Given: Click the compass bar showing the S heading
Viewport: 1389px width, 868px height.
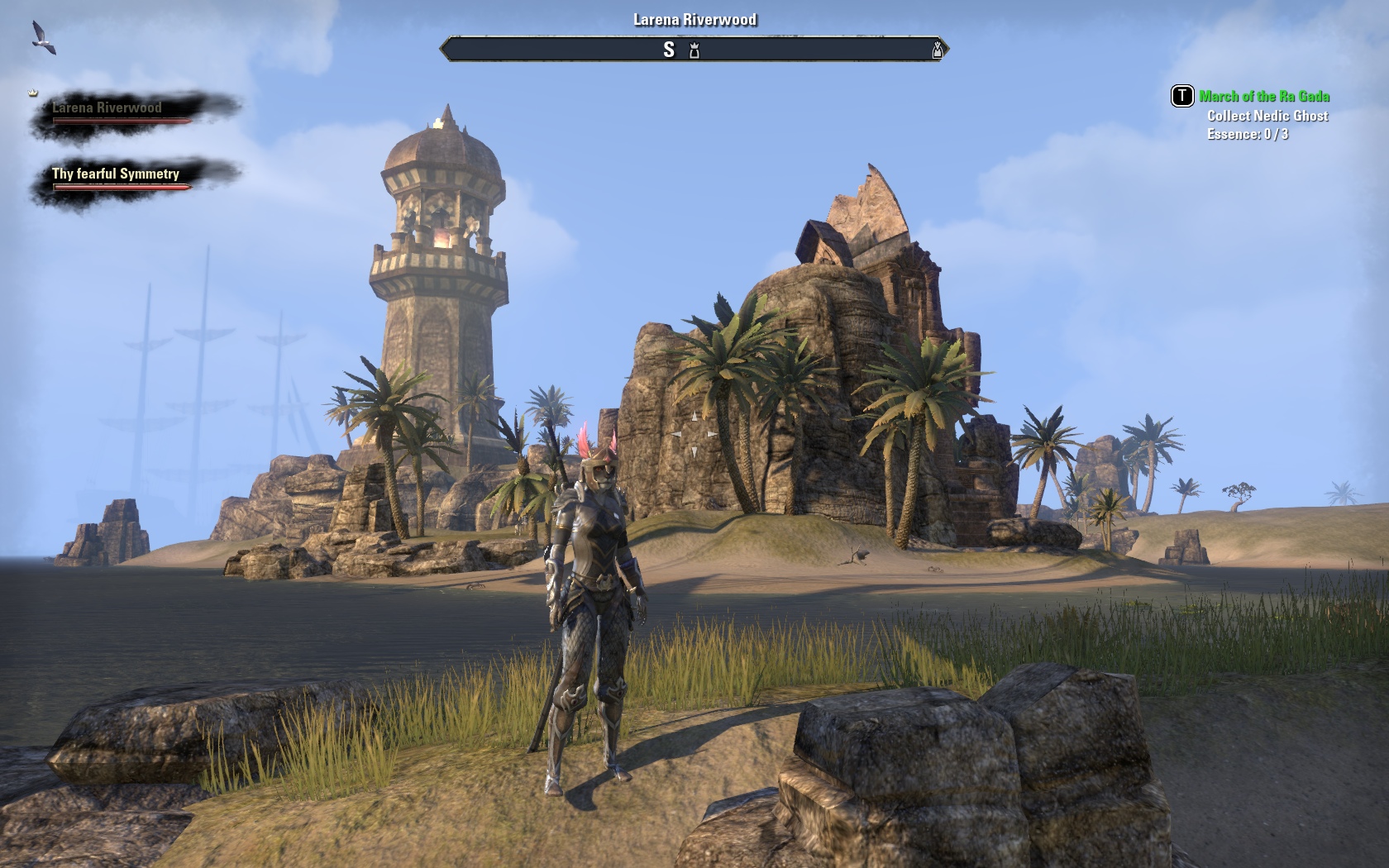Looking at the screenshot, I should [x=694, y=50].
